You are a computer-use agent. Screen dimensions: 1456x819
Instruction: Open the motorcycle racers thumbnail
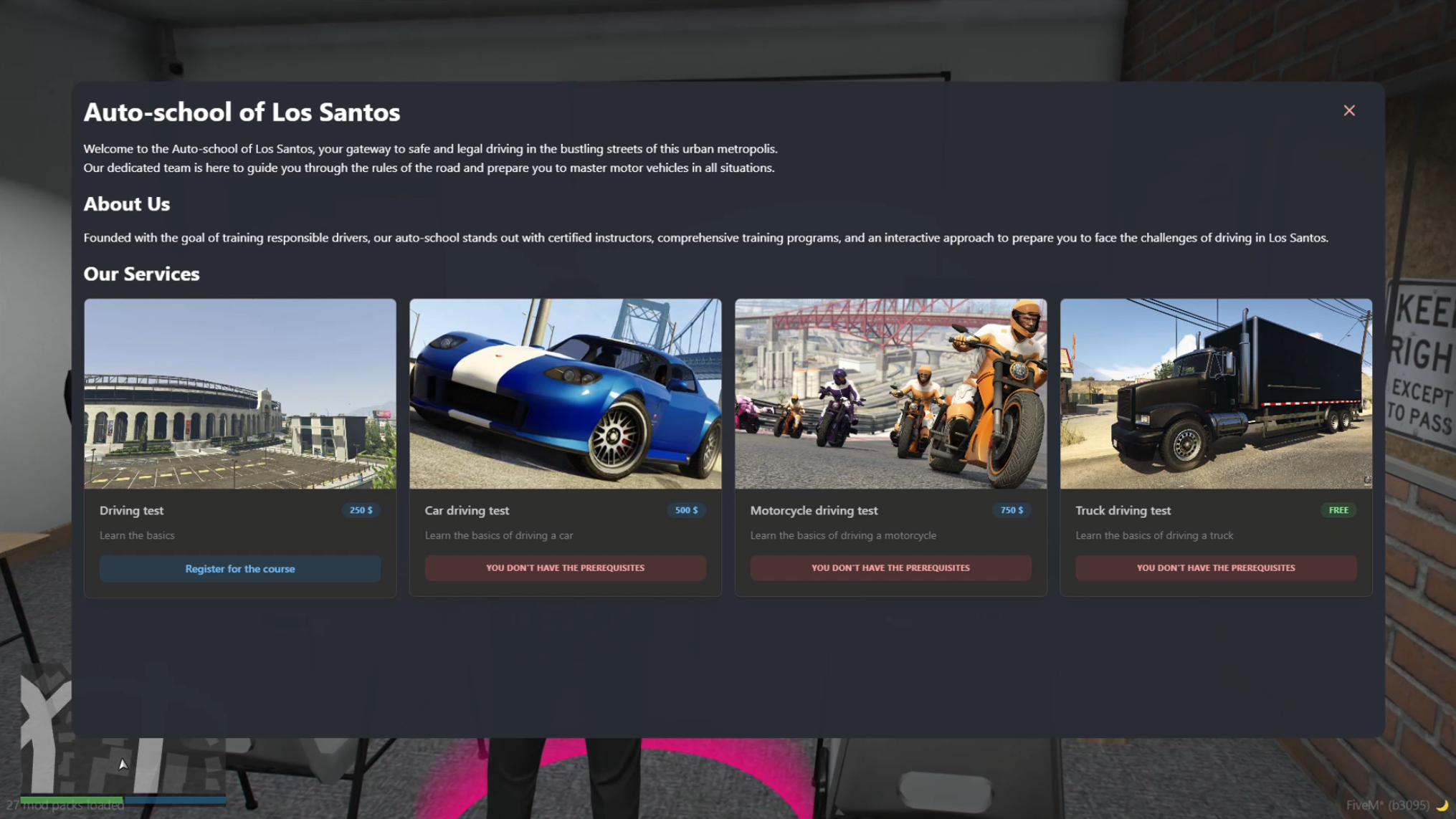890,393
